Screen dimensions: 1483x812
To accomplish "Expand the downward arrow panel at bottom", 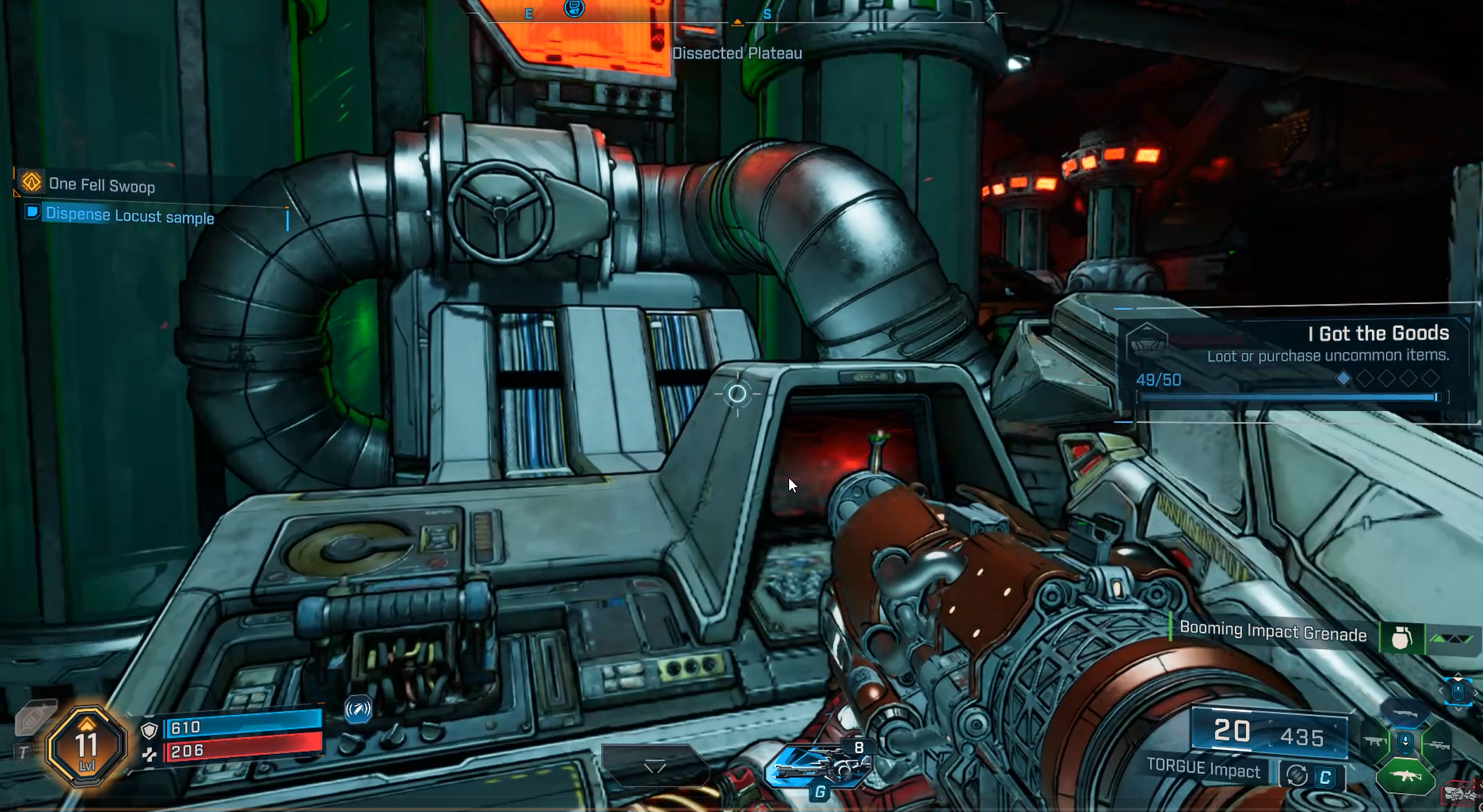I will click(655, 766).
